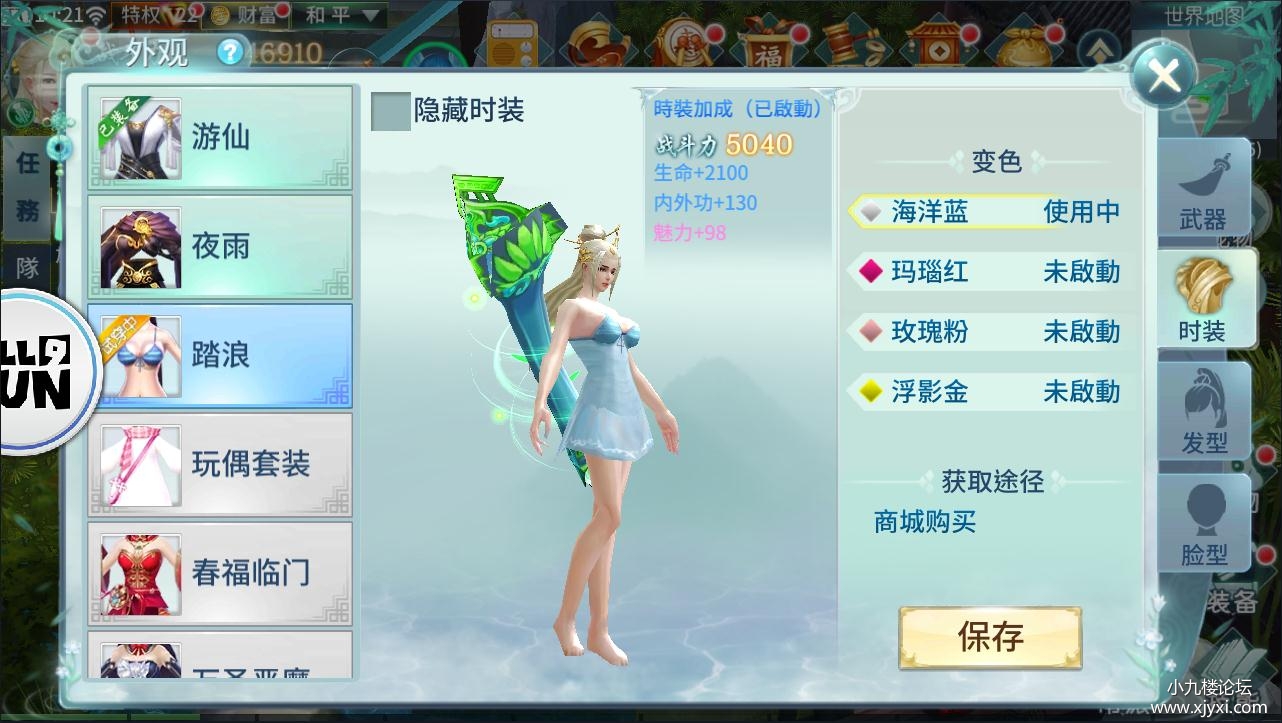Toggle the 隐藏时装 checkbox
The height and width of the screenshot is (723, 1282).
pos(390,111)
